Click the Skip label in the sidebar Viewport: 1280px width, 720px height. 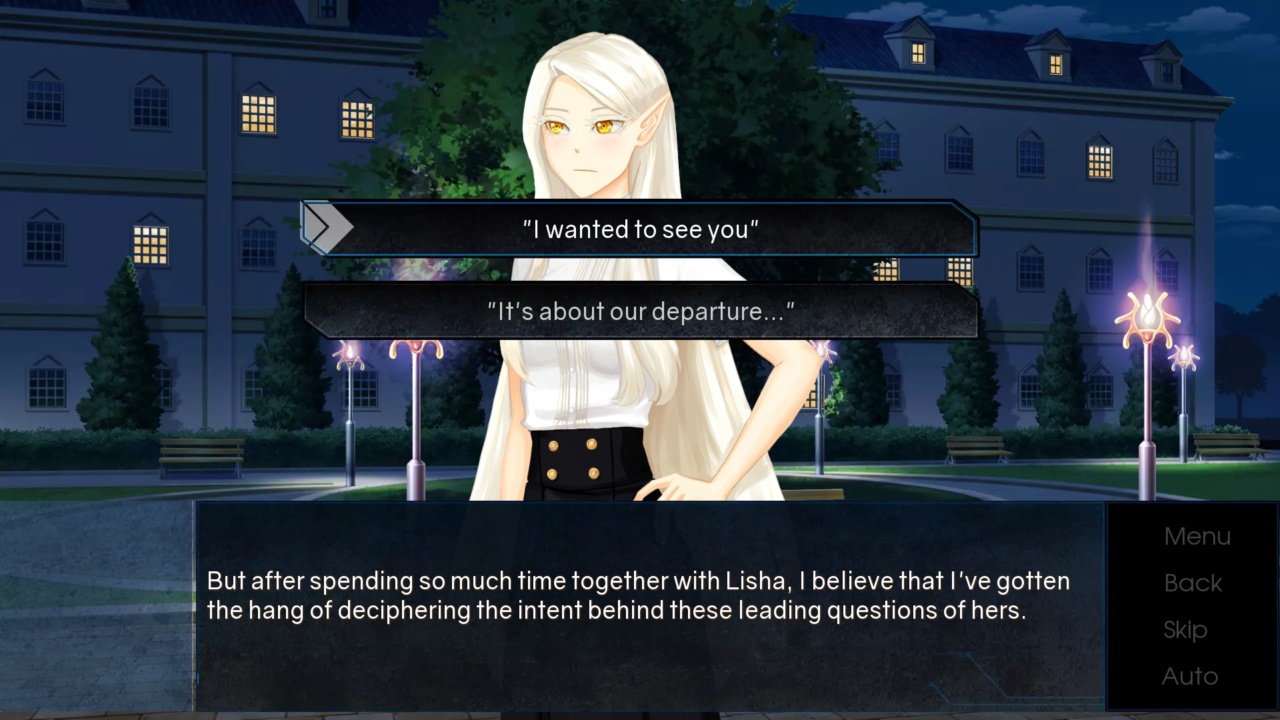pos(1186,629)
